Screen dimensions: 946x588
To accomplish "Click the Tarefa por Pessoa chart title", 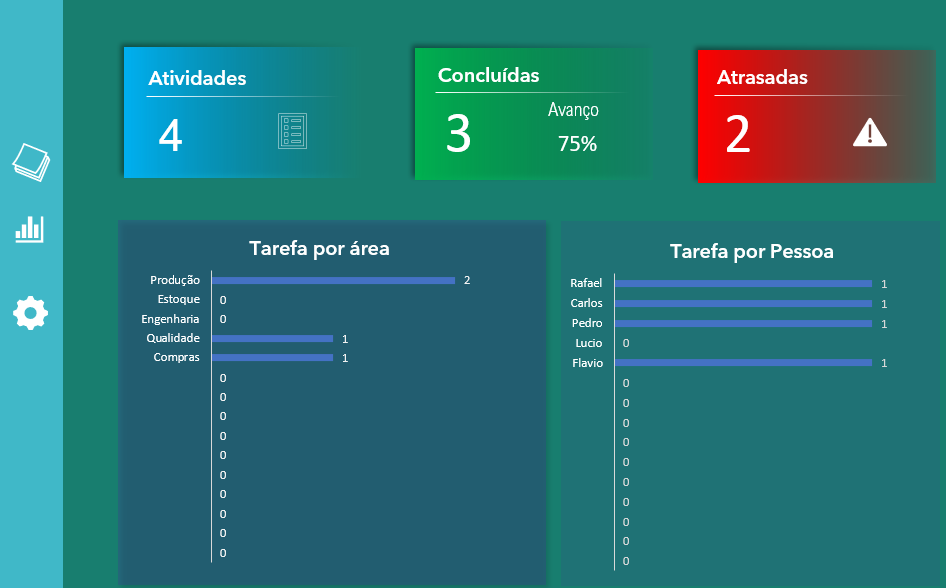I will click(751, 251).
